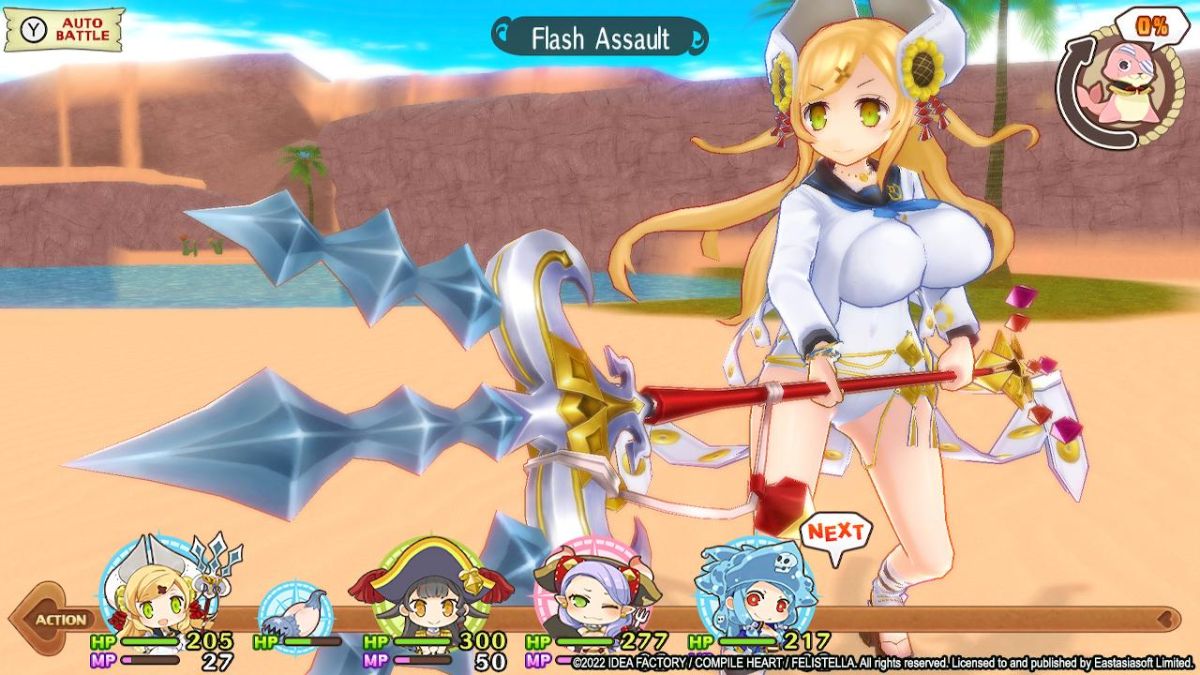Screen dimensions: 1200x675
Task: Toggle the Auto Battle button
Action: click(64, 30)
